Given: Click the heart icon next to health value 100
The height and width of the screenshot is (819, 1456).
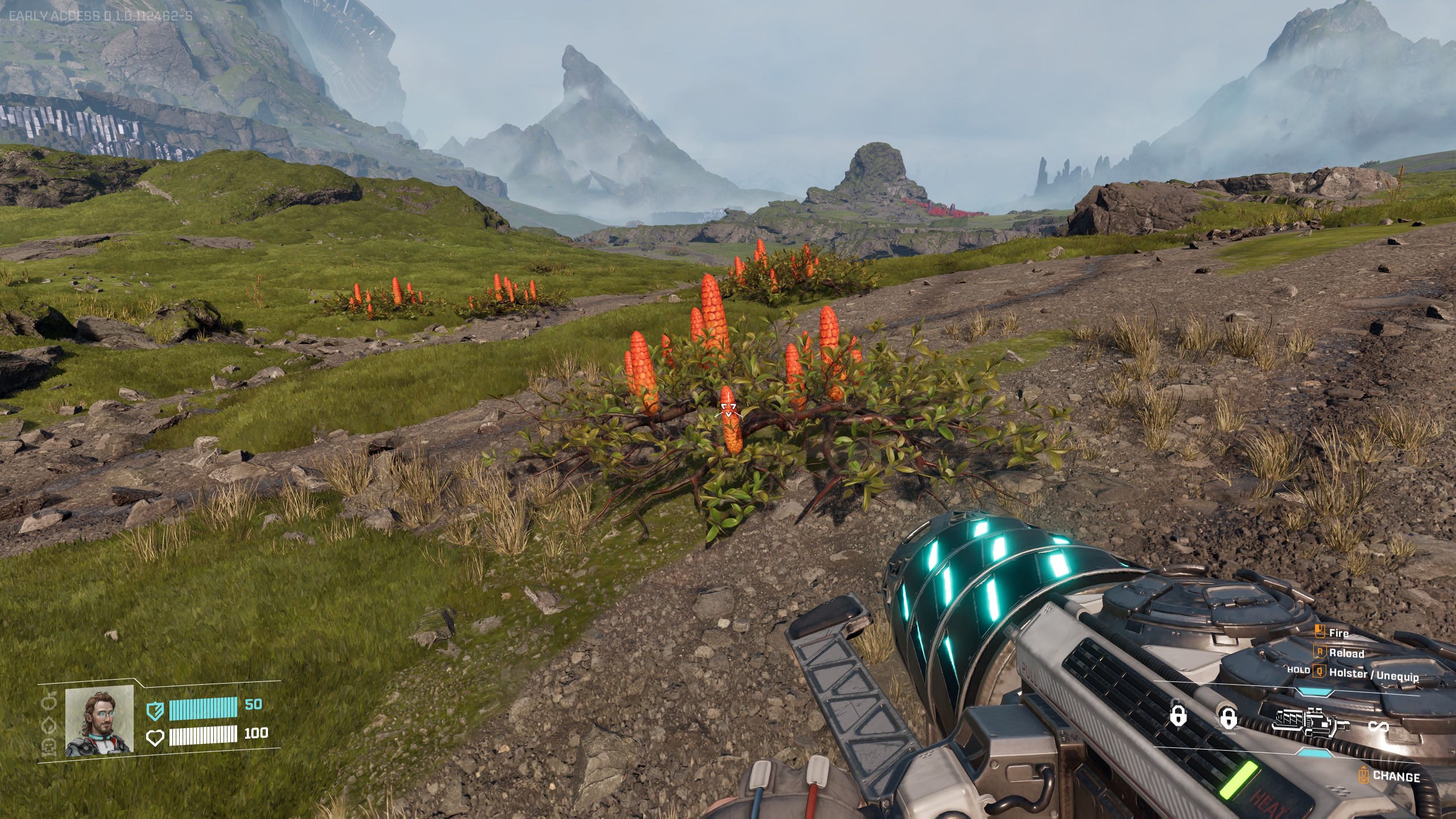Looking at the screenshot, I should pos(156,738).
